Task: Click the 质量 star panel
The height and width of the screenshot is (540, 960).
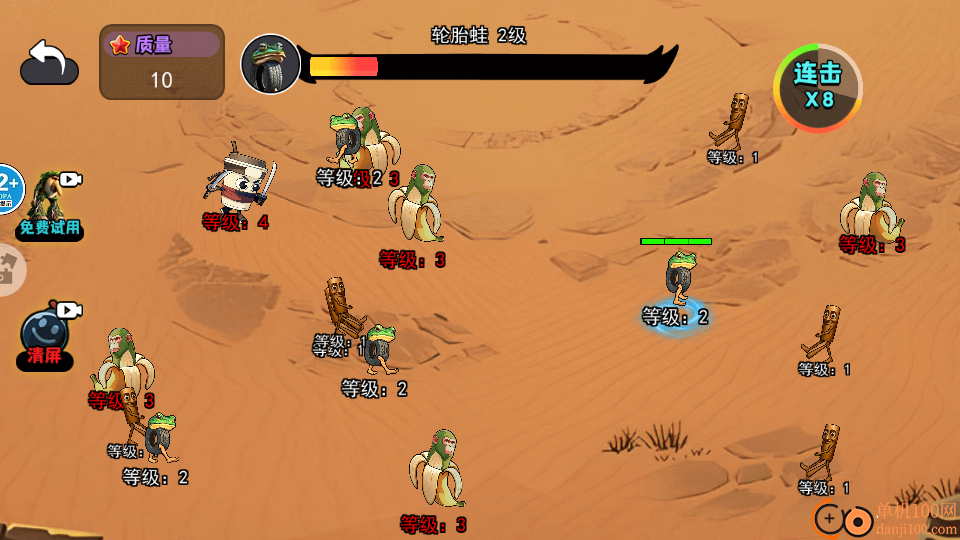Action: [162, 62]
